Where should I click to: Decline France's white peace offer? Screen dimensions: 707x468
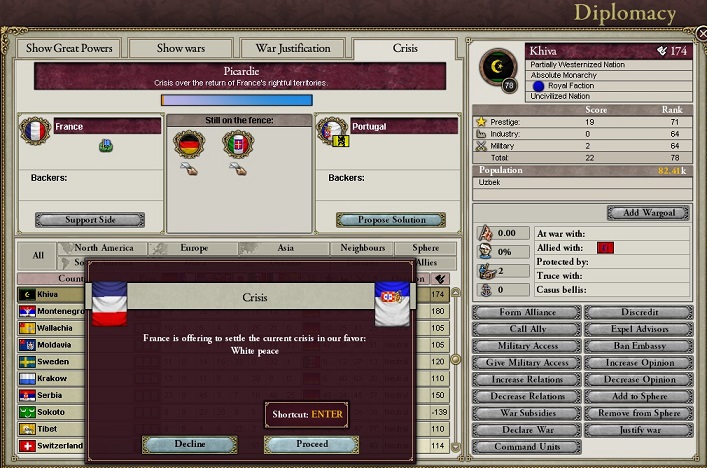[x=189, y=444]
